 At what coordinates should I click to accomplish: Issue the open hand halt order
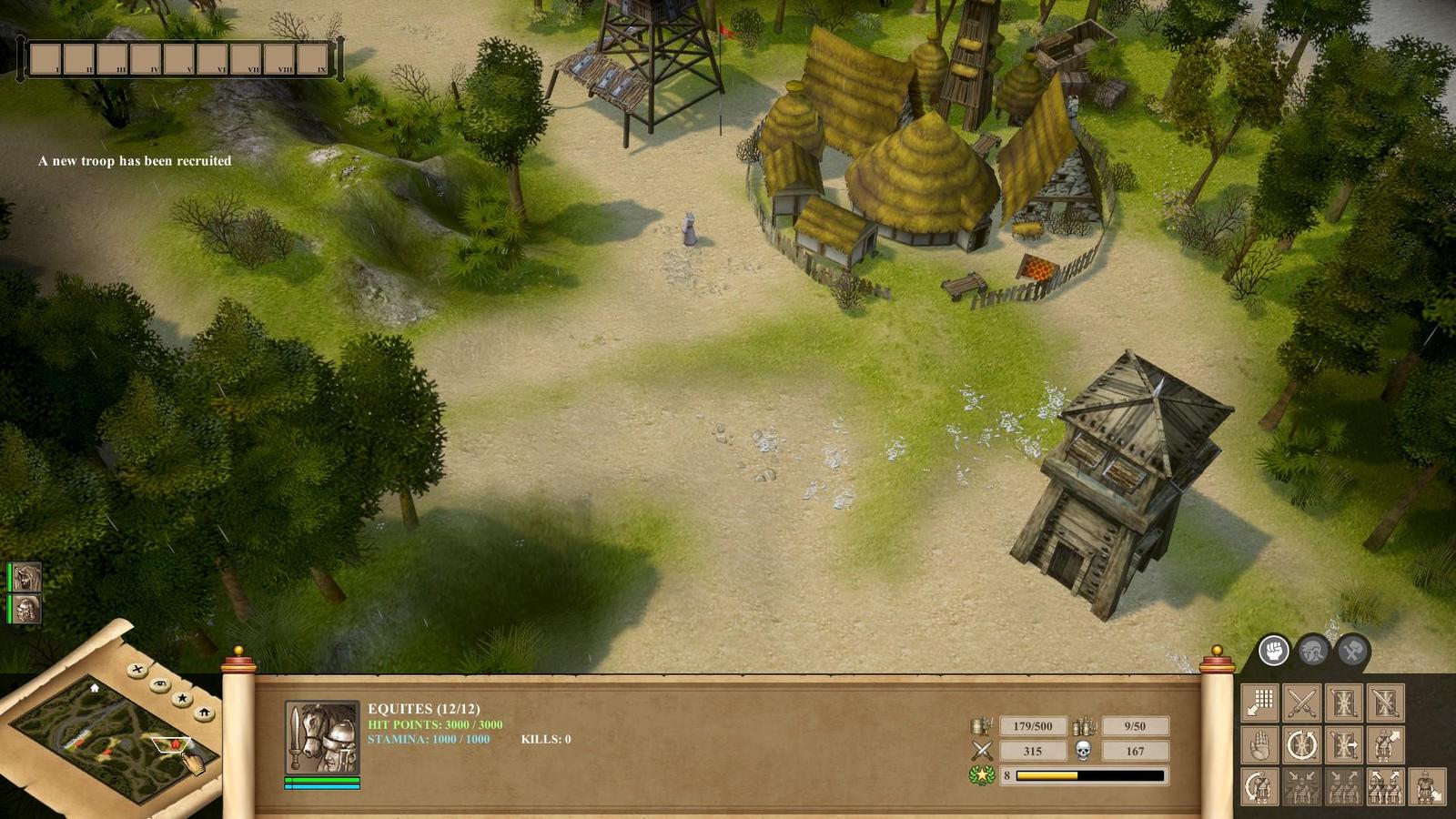(1260, 745)
